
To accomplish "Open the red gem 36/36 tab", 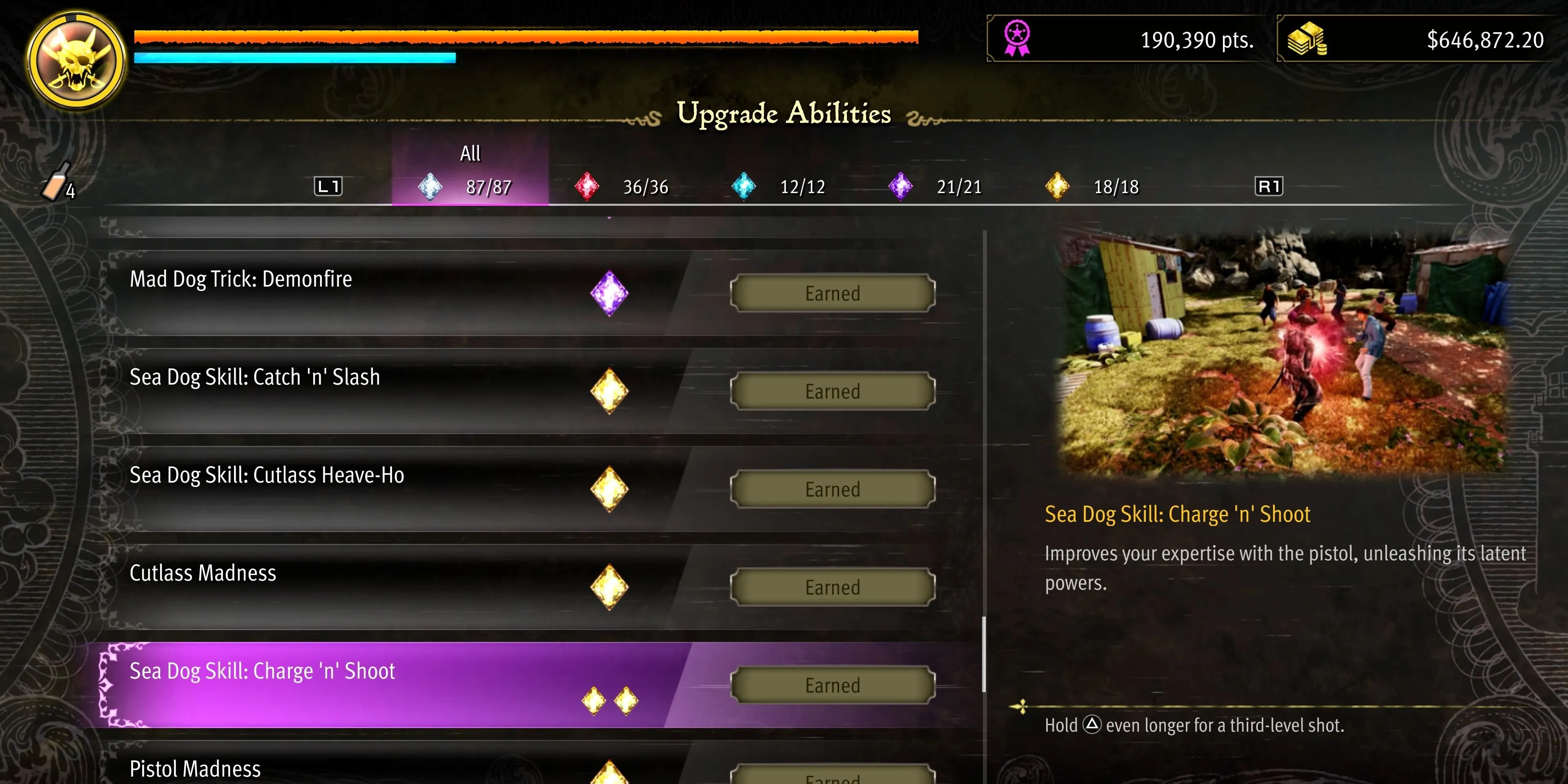I will pyautogui.click(x=622, y=186).
